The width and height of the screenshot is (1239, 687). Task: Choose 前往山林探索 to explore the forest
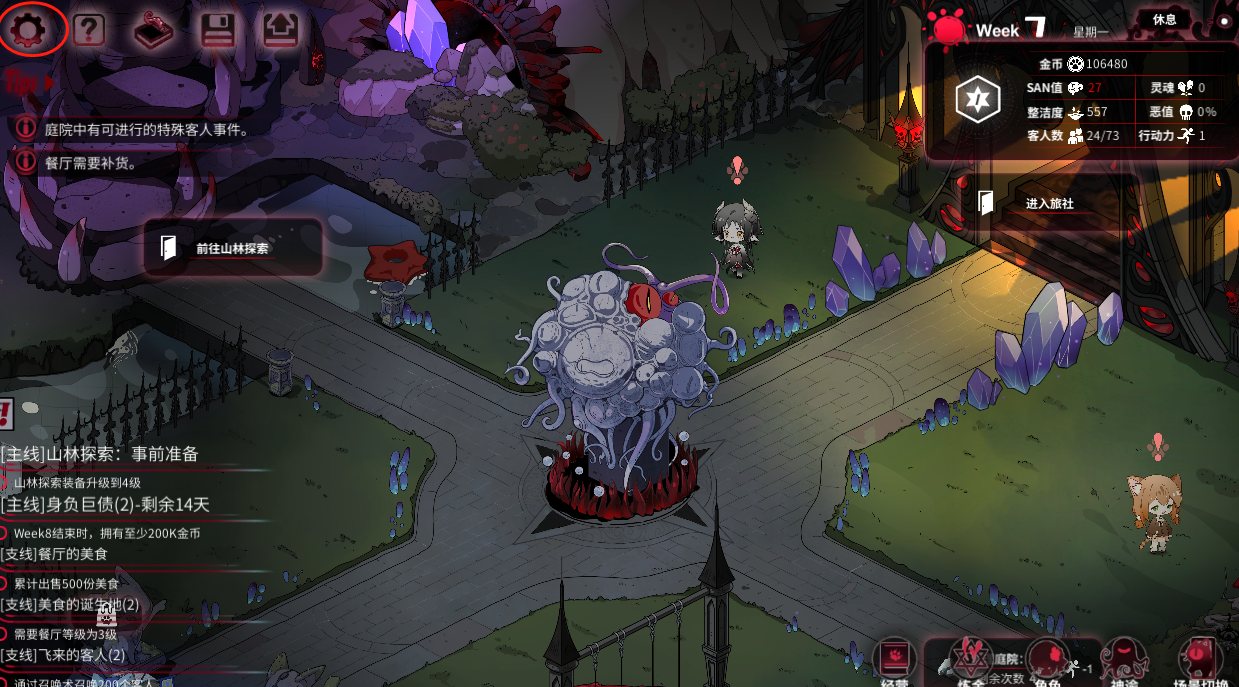pyautogui.click(x=232, y=248)
